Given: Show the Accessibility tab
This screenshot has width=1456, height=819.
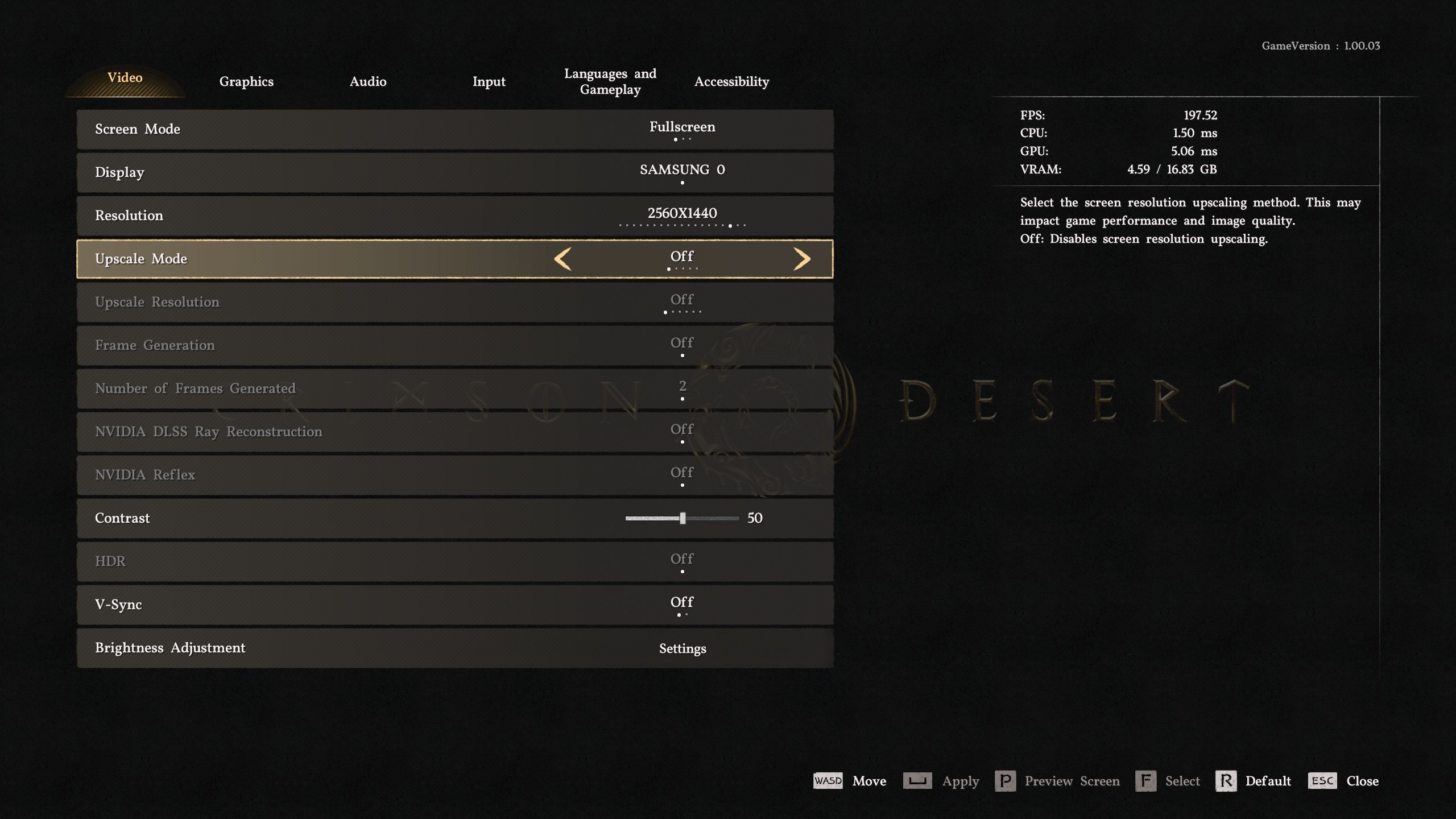Looking at the screenshot, I should point(731,81).
